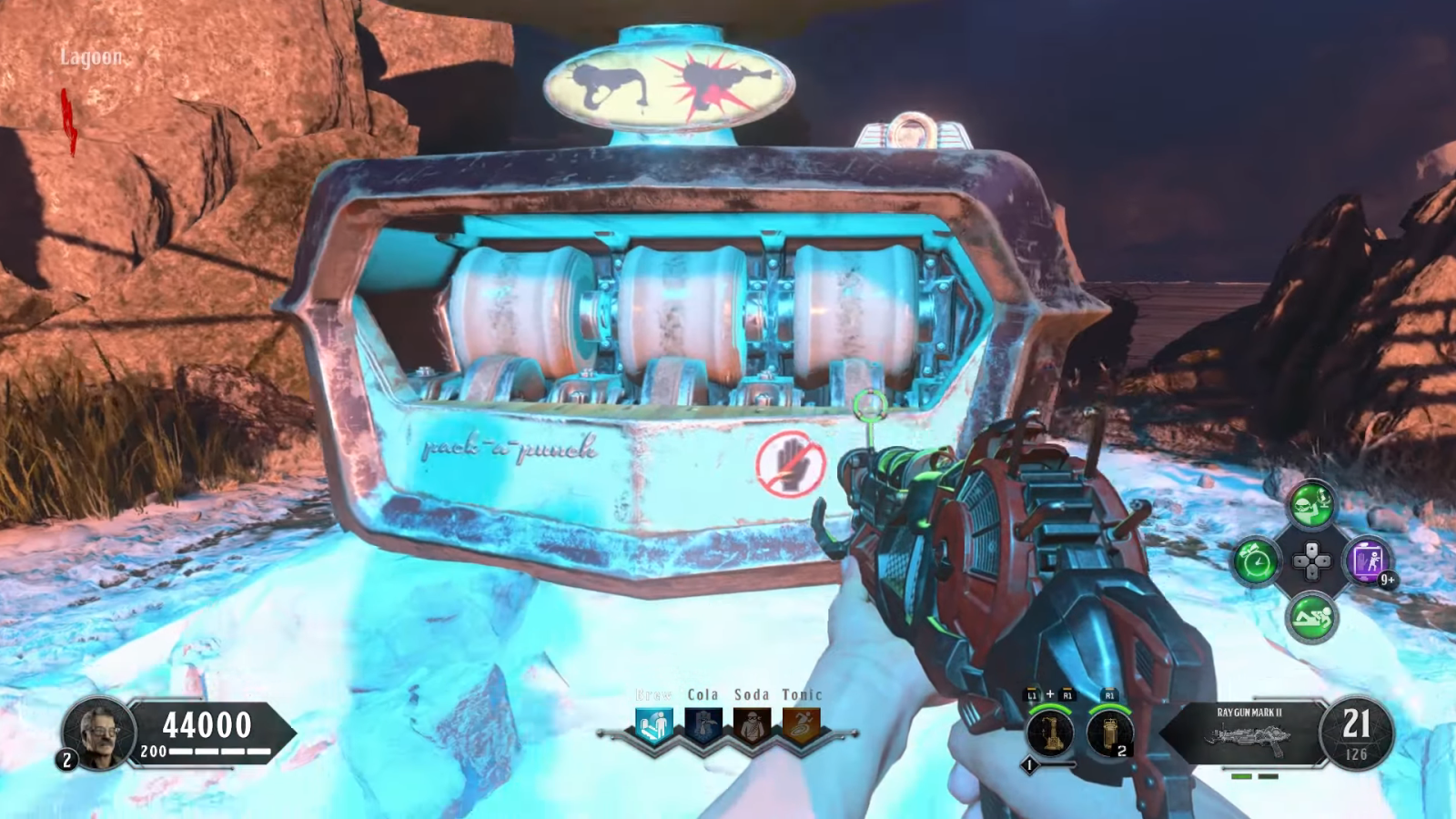This screenshot has width=1456, height=819.
Task: Activate the green crawling figure elixir
Action: (1311, 618)
